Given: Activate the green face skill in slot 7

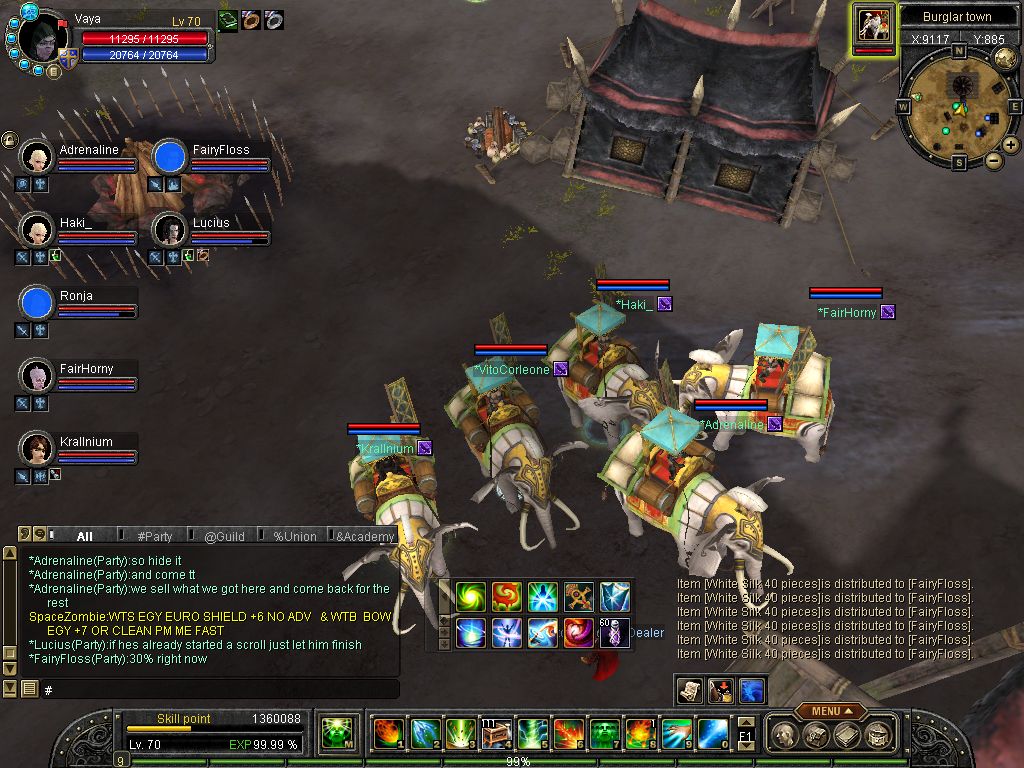Looking at the screenshot, I should pos(604,734).
